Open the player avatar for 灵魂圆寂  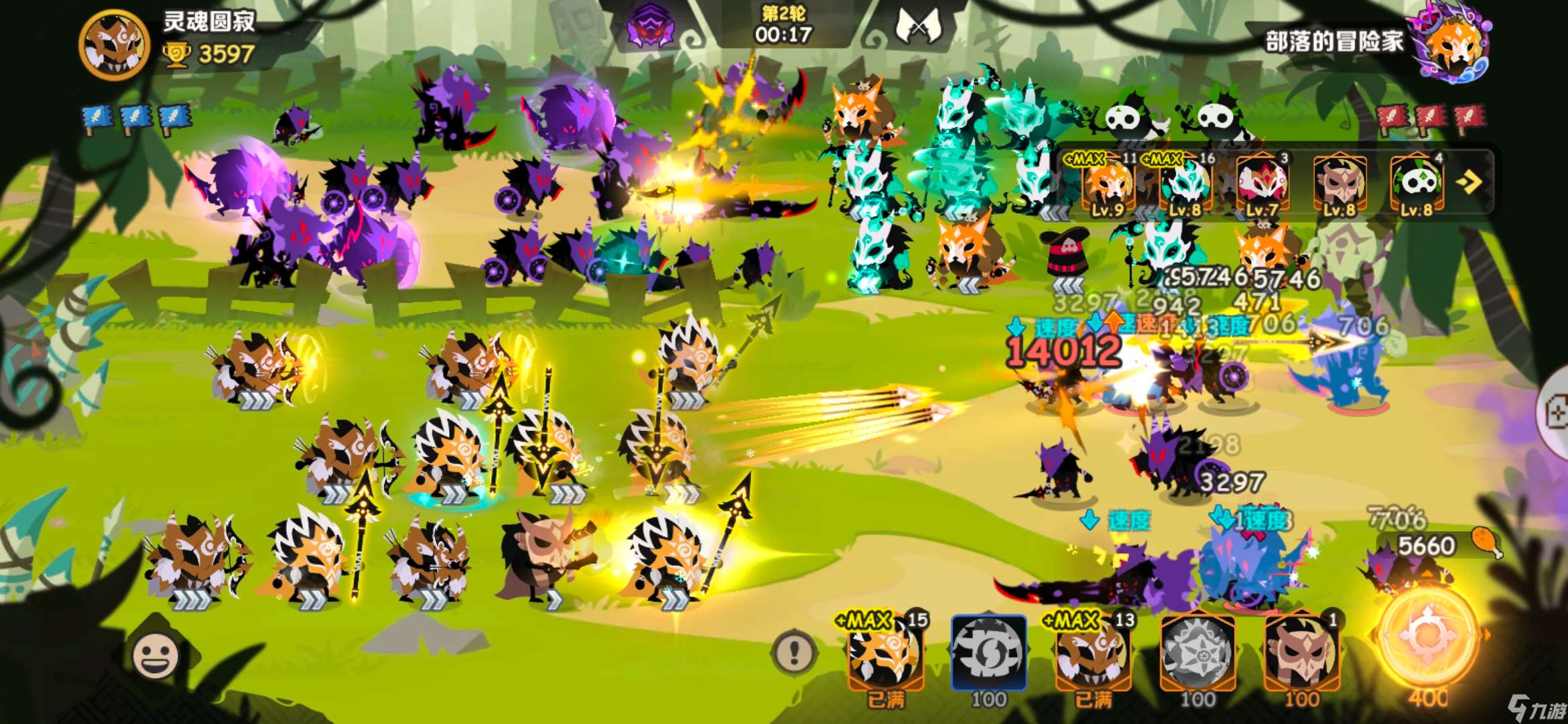[114, 44]
